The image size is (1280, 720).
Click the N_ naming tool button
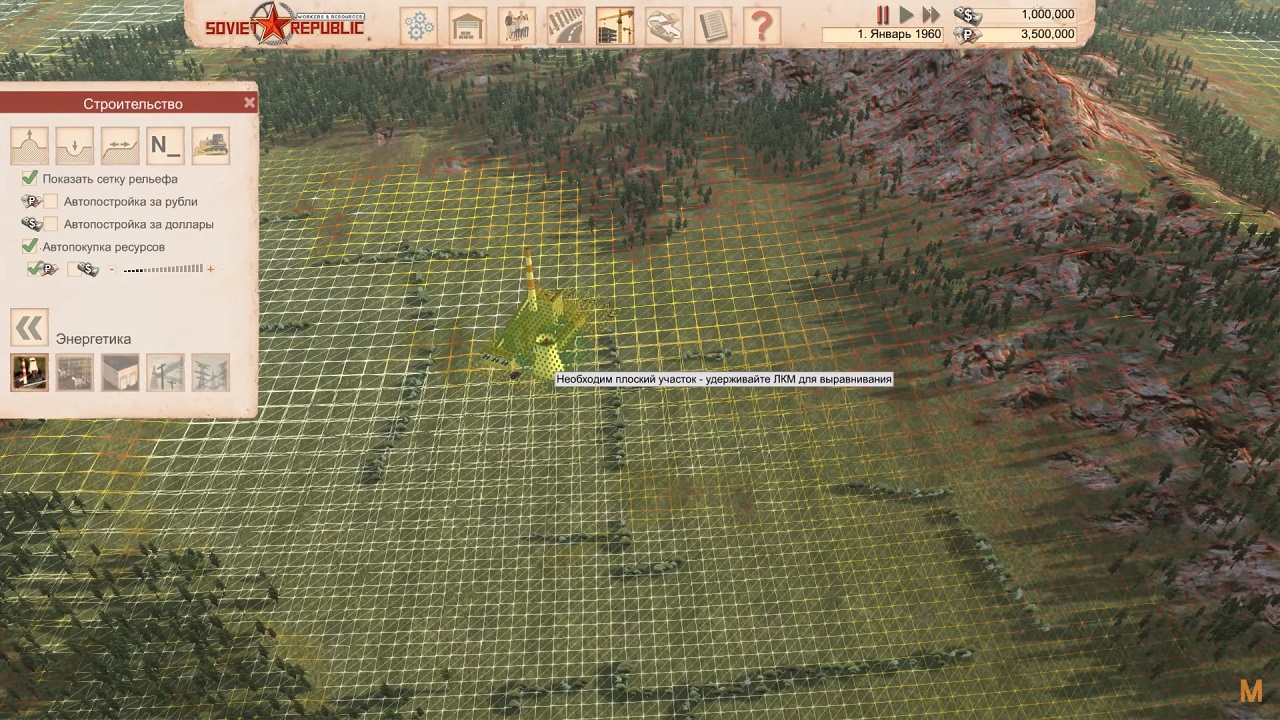165,146
